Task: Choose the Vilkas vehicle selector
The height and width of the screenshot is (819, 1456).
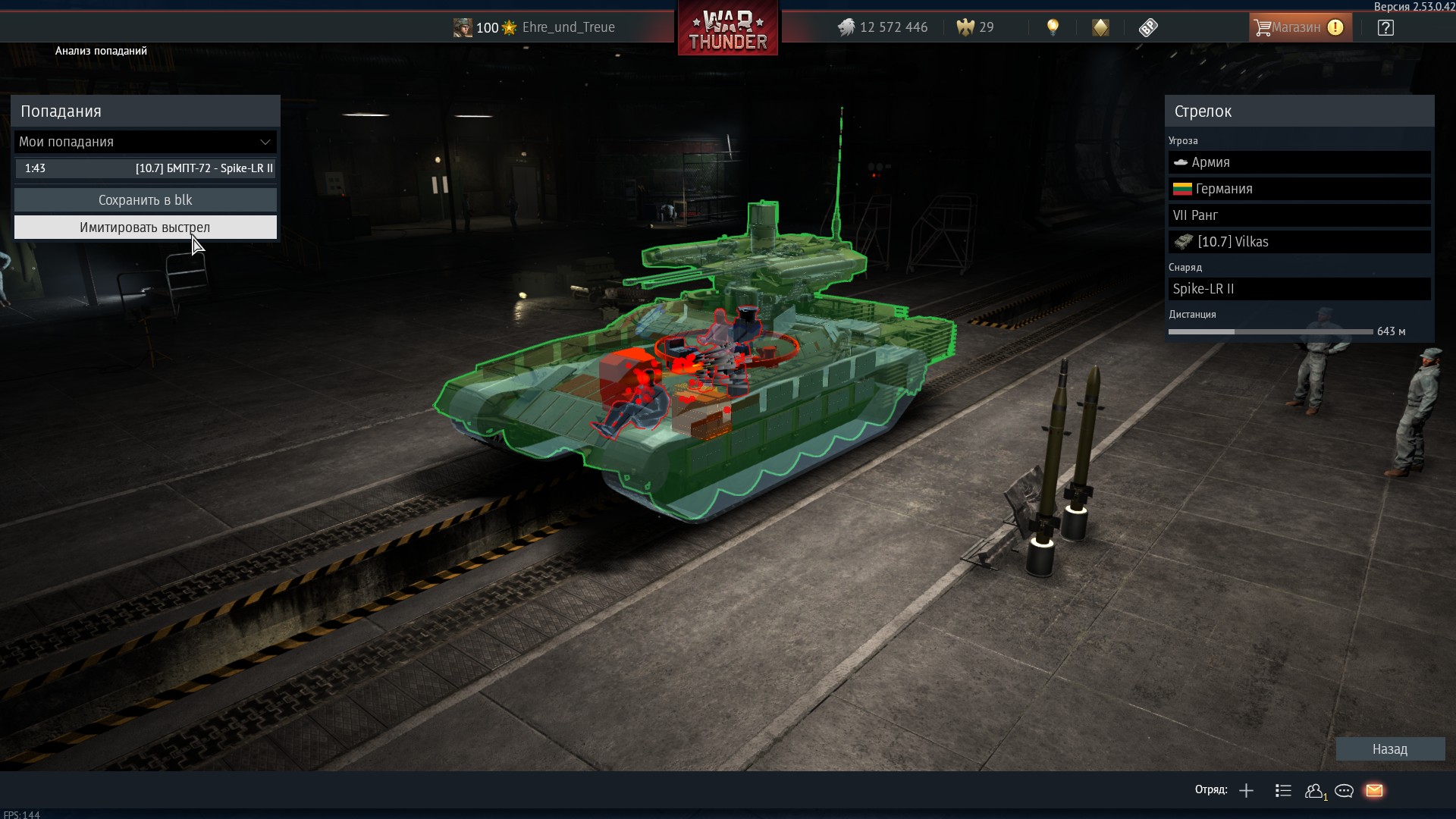Action: 1299,242
